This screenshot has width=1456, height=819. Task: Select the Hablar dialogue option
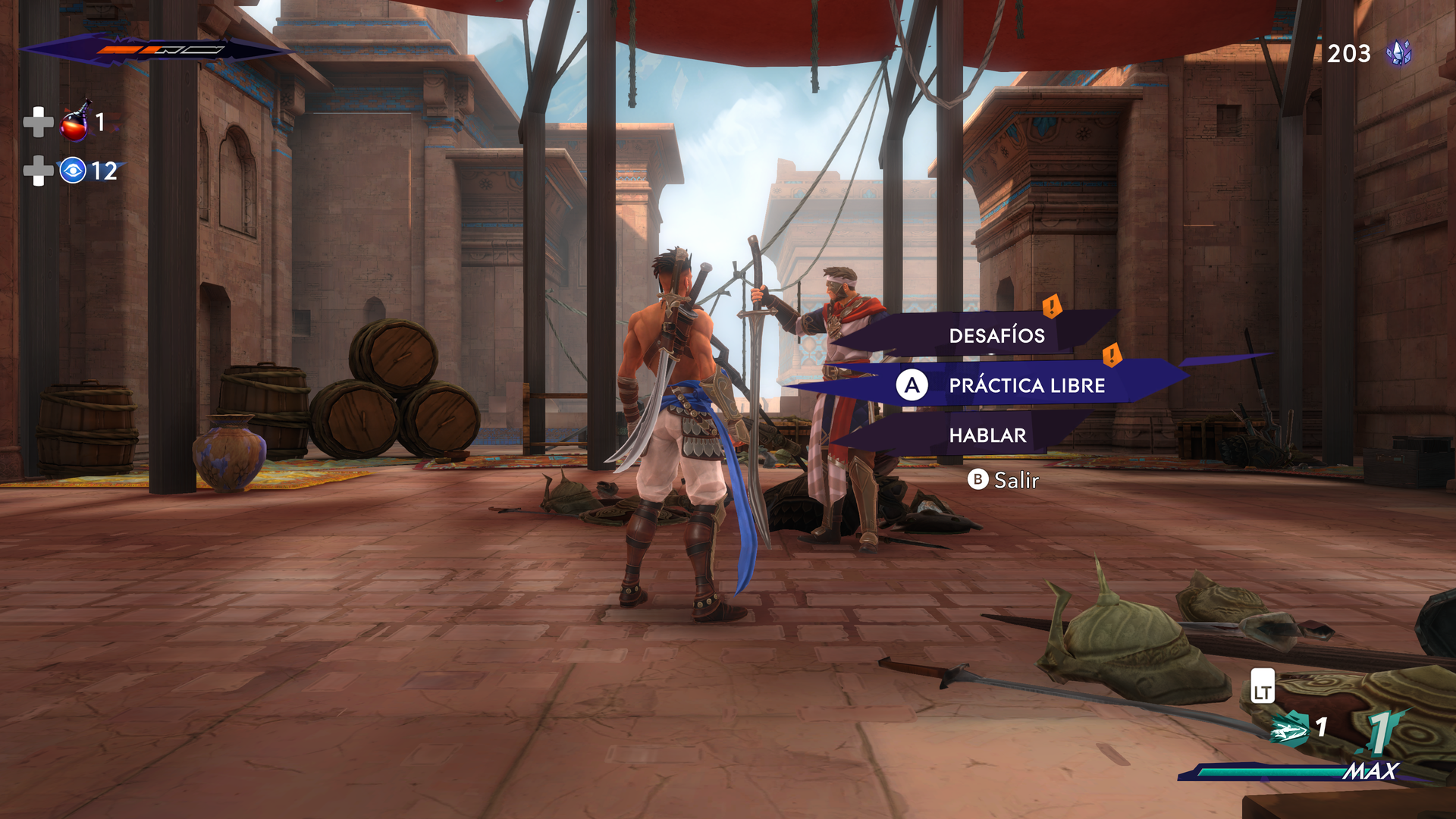tap(987, 435)
